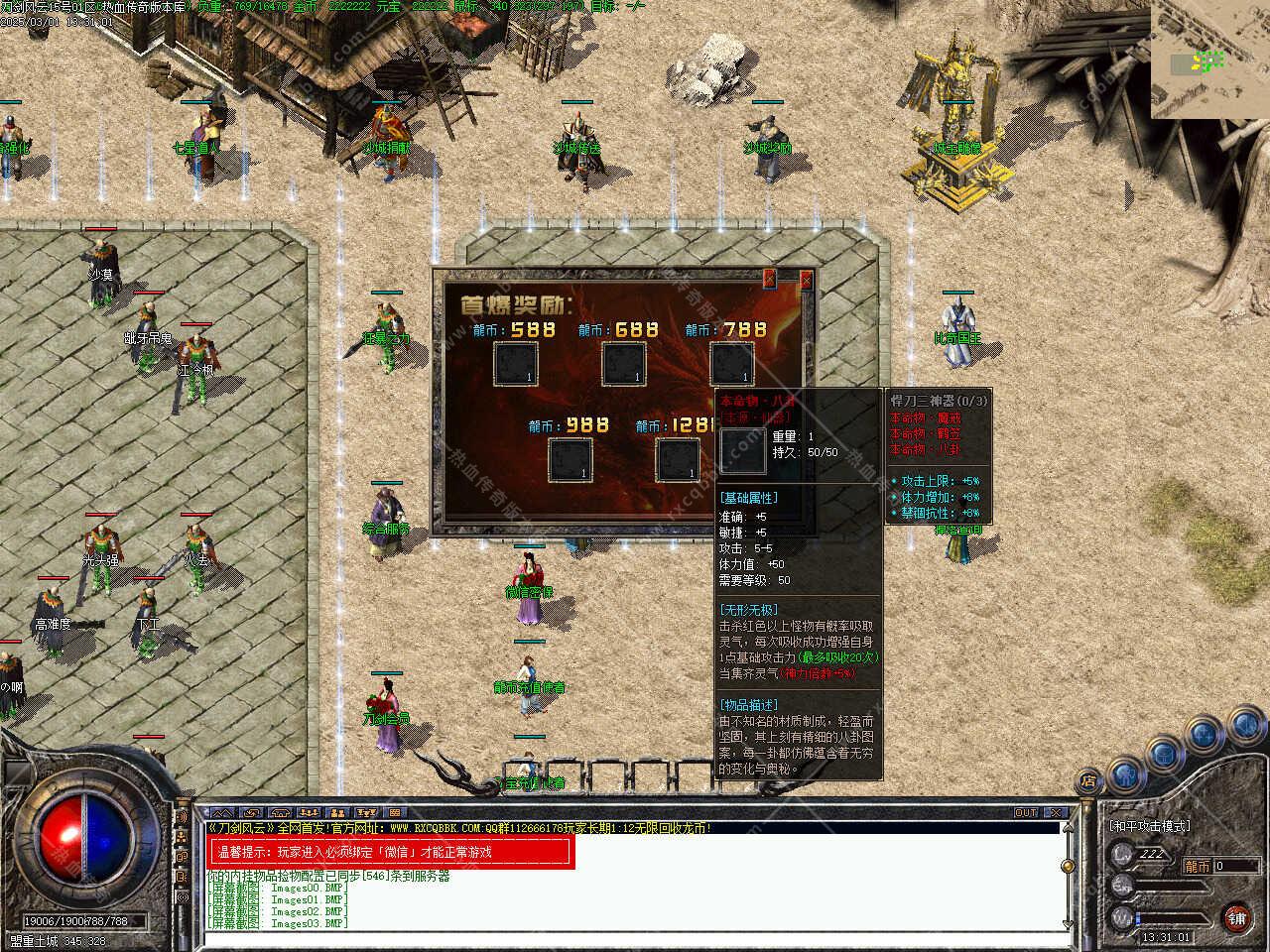Select the 1288 dragon coin reward slot
The image size is (1270, 952).
click(678, 458)
